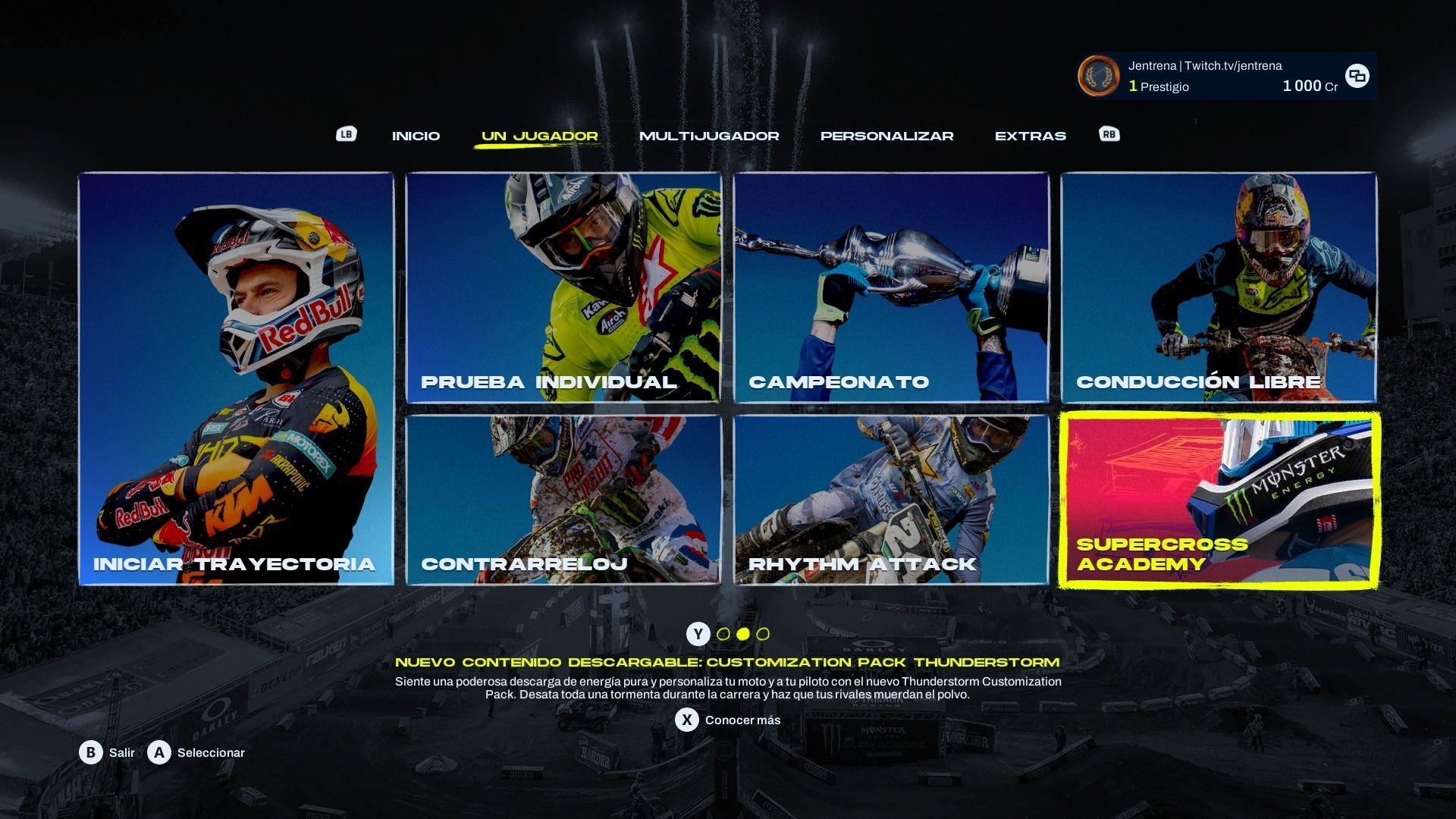Image resolution: width=1456 pixels, height=819 pixels.
Task: Select the Conocer más DLC link
Action: click(727, 720)
